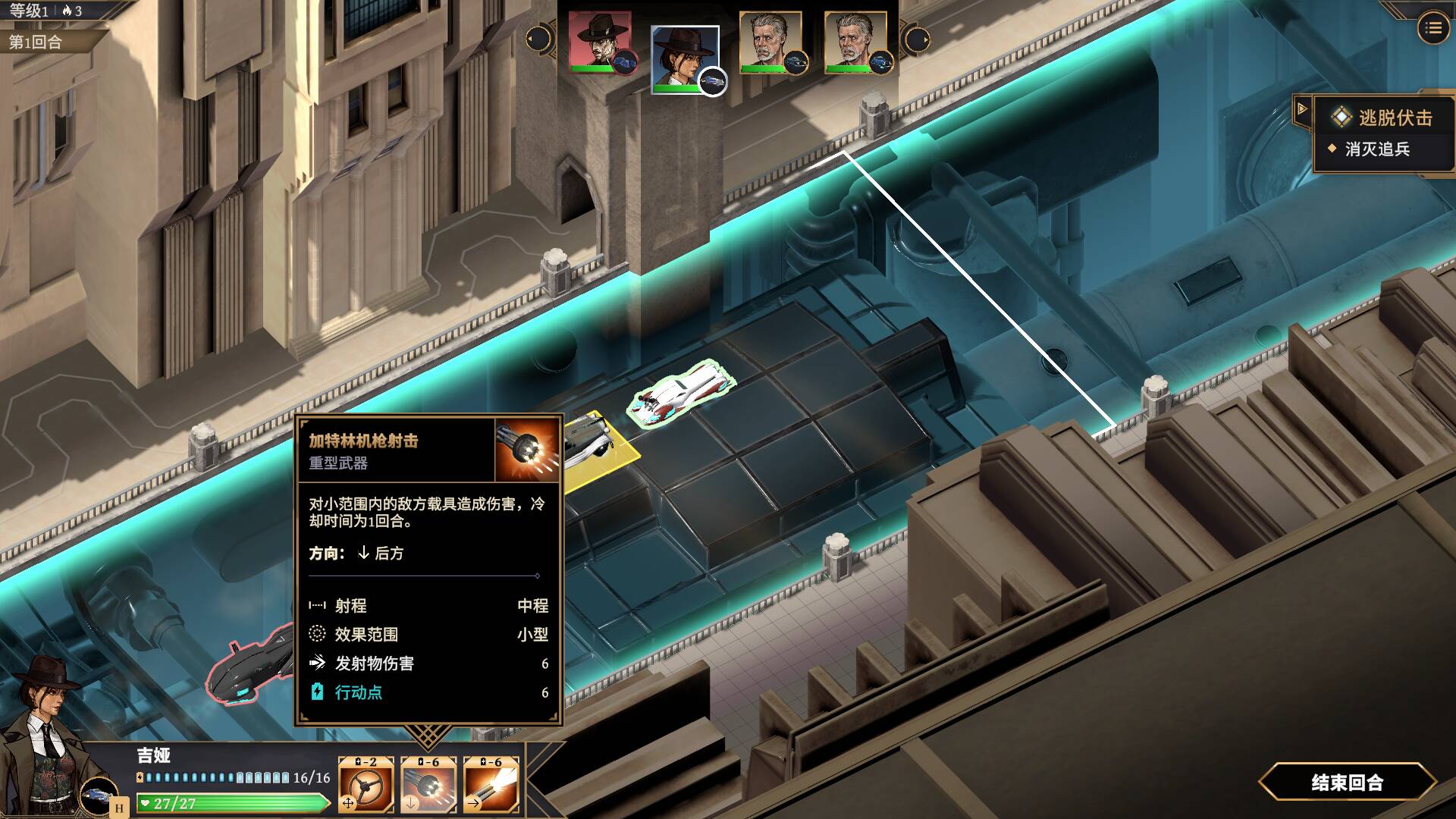Select the red-background enemy portrait in turn order
The image size is (1456, 819).
601,42
